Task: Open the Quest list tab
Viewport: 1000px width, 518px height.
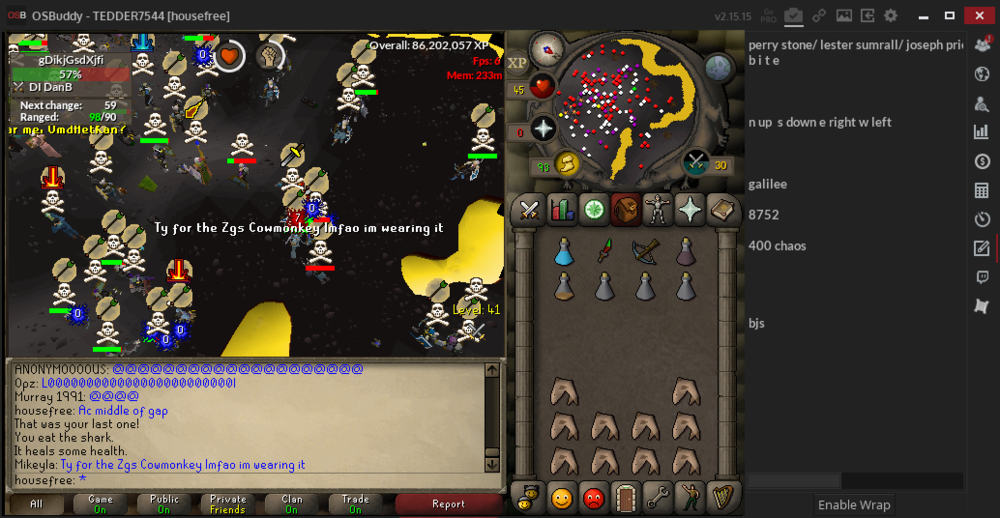Action: [x=594, y=210]
